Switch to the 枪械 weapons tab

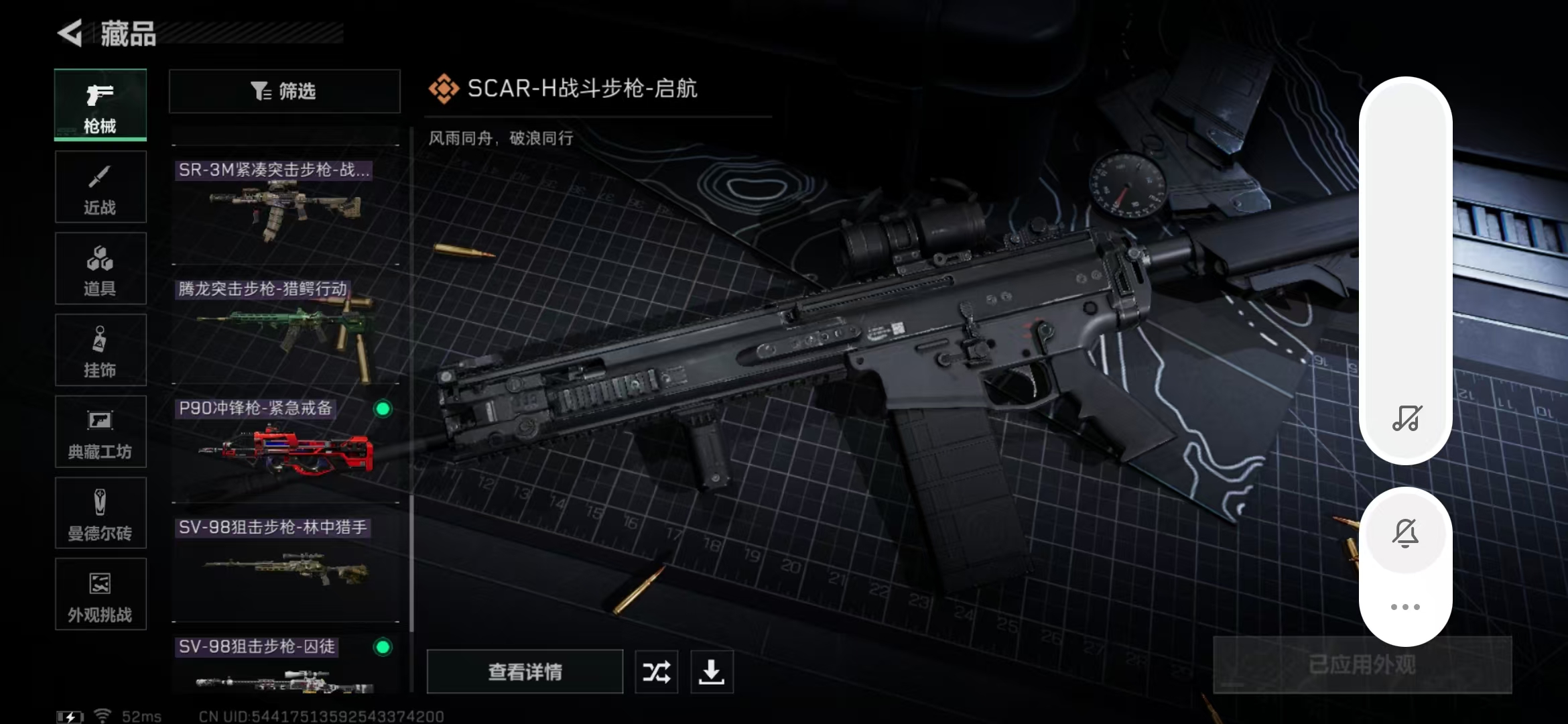(101, 105)
